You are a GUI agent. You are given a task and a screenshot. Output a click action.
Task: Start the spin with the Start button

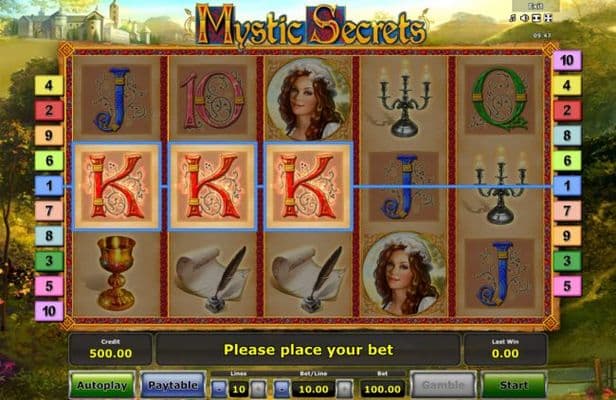tap(513, 385)
